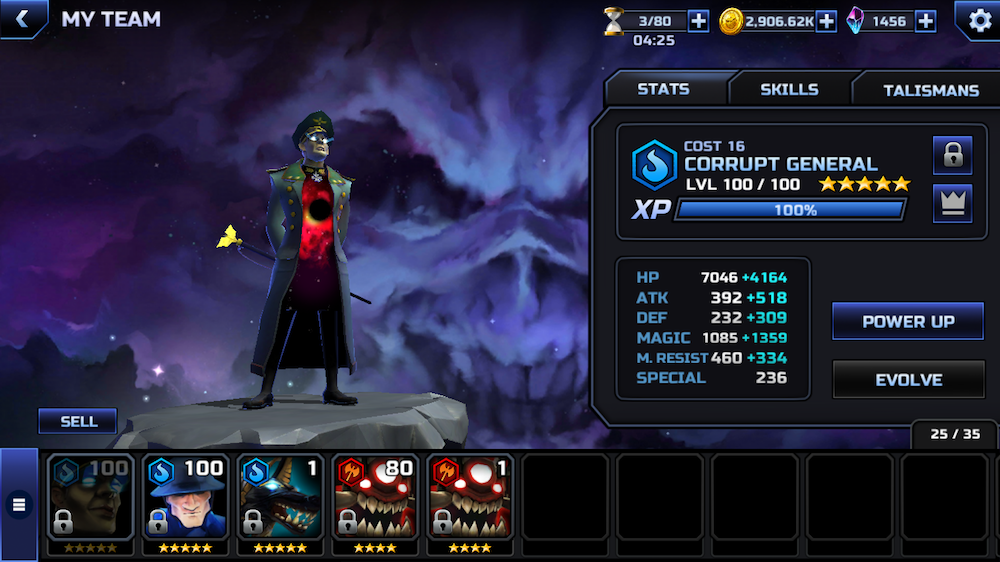Power Up the Corrupt General
This screenshot has width=1000, height=562.
tap(908, 322)
